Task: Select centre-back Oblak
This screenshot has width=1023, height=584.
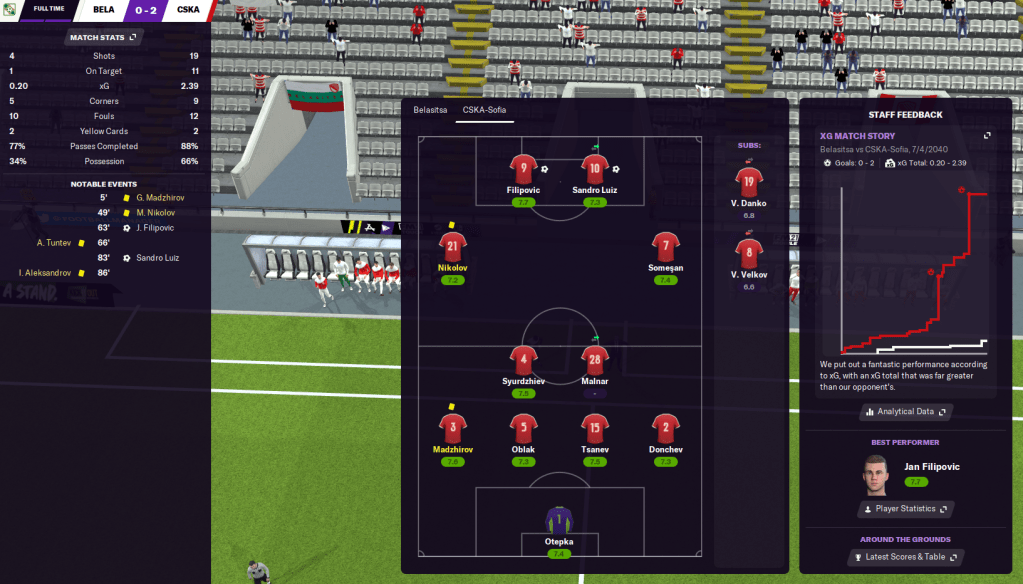Action: pyautogui.click(x=523, y=428)
